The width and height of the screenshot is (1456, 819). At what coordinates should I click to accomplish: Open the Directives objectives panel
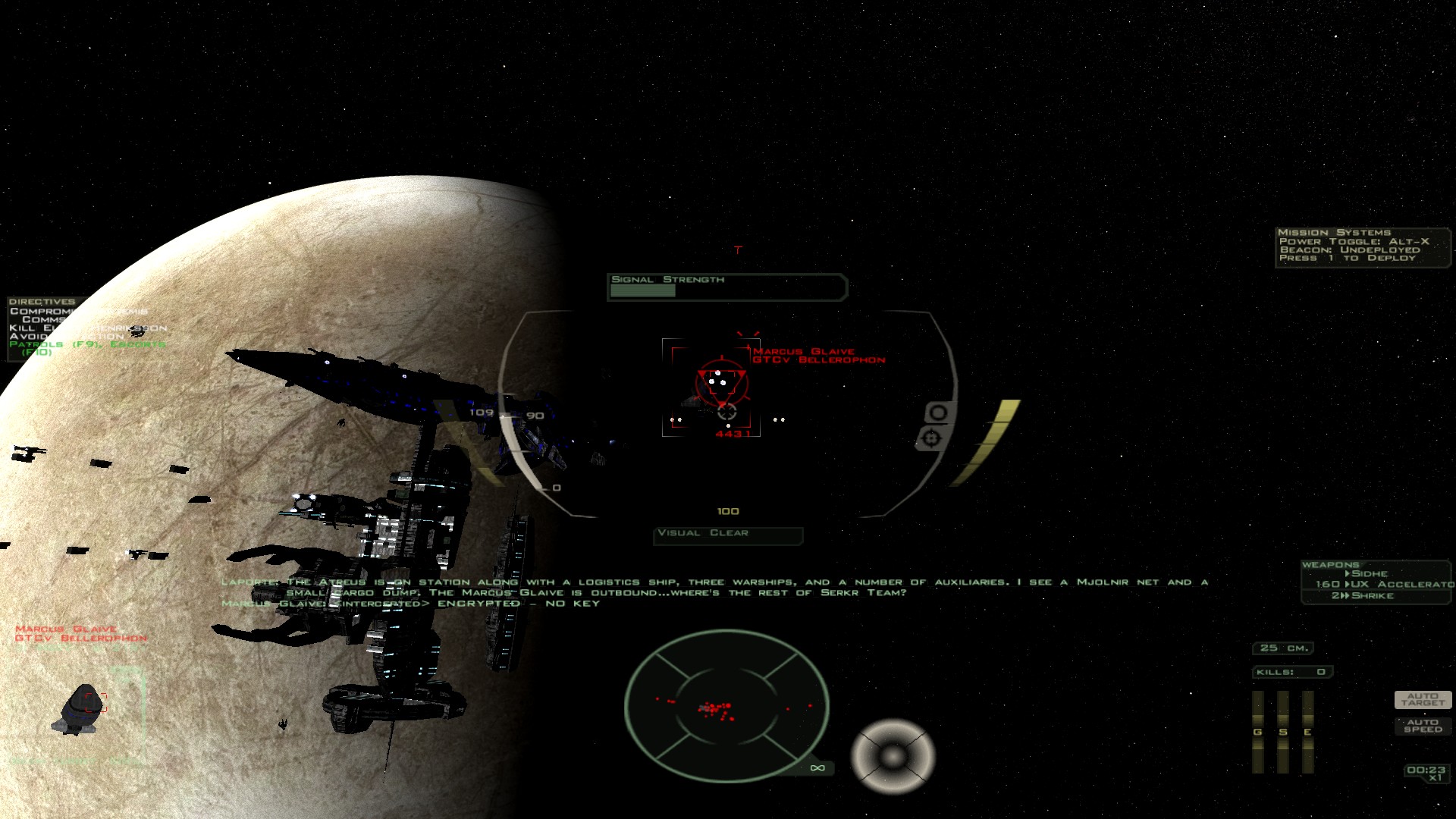point(42,302)
